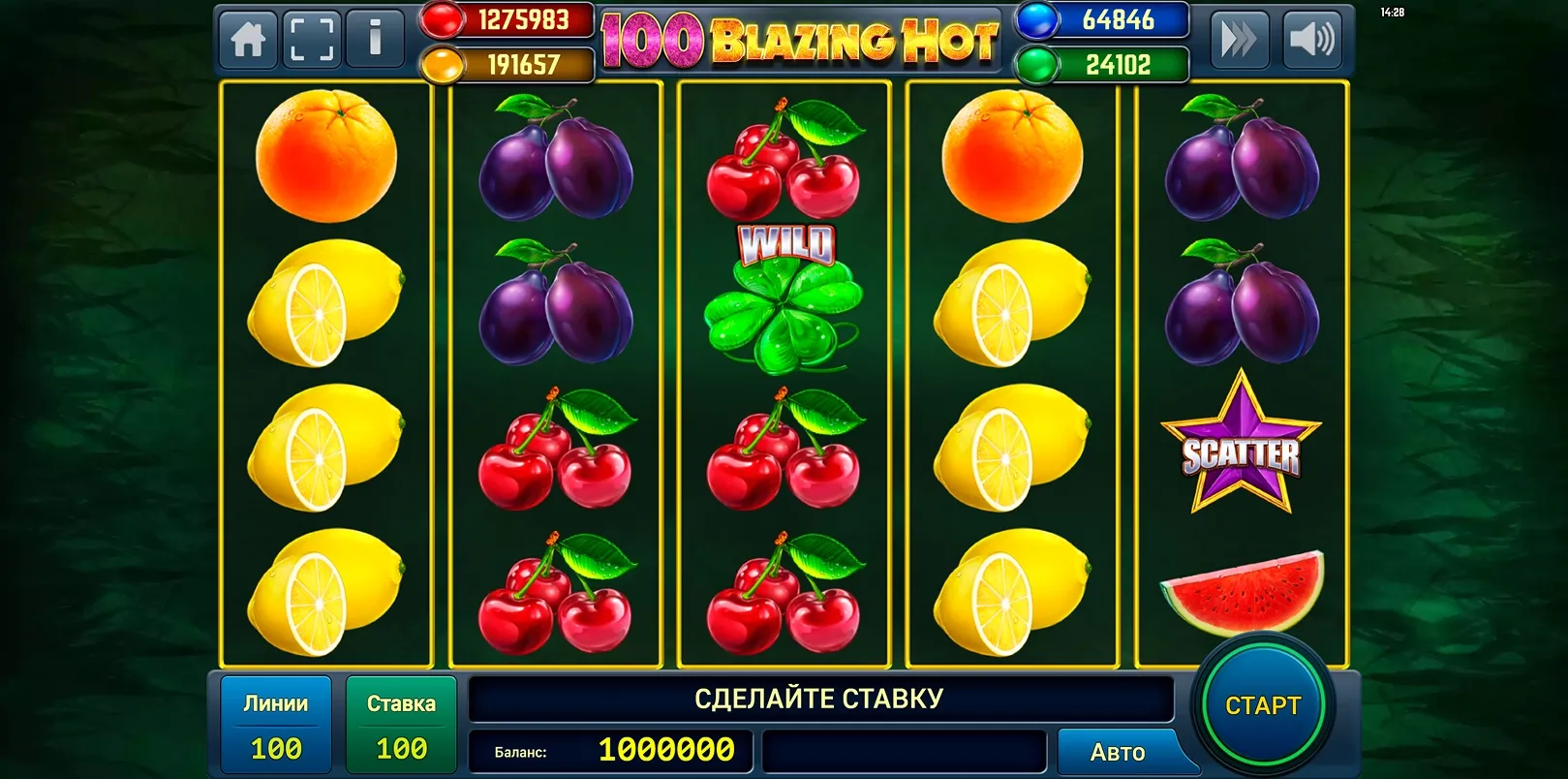1568x779 pixels.
Task: Change the Линии paylines setting
Action: [x=276, y=726]
